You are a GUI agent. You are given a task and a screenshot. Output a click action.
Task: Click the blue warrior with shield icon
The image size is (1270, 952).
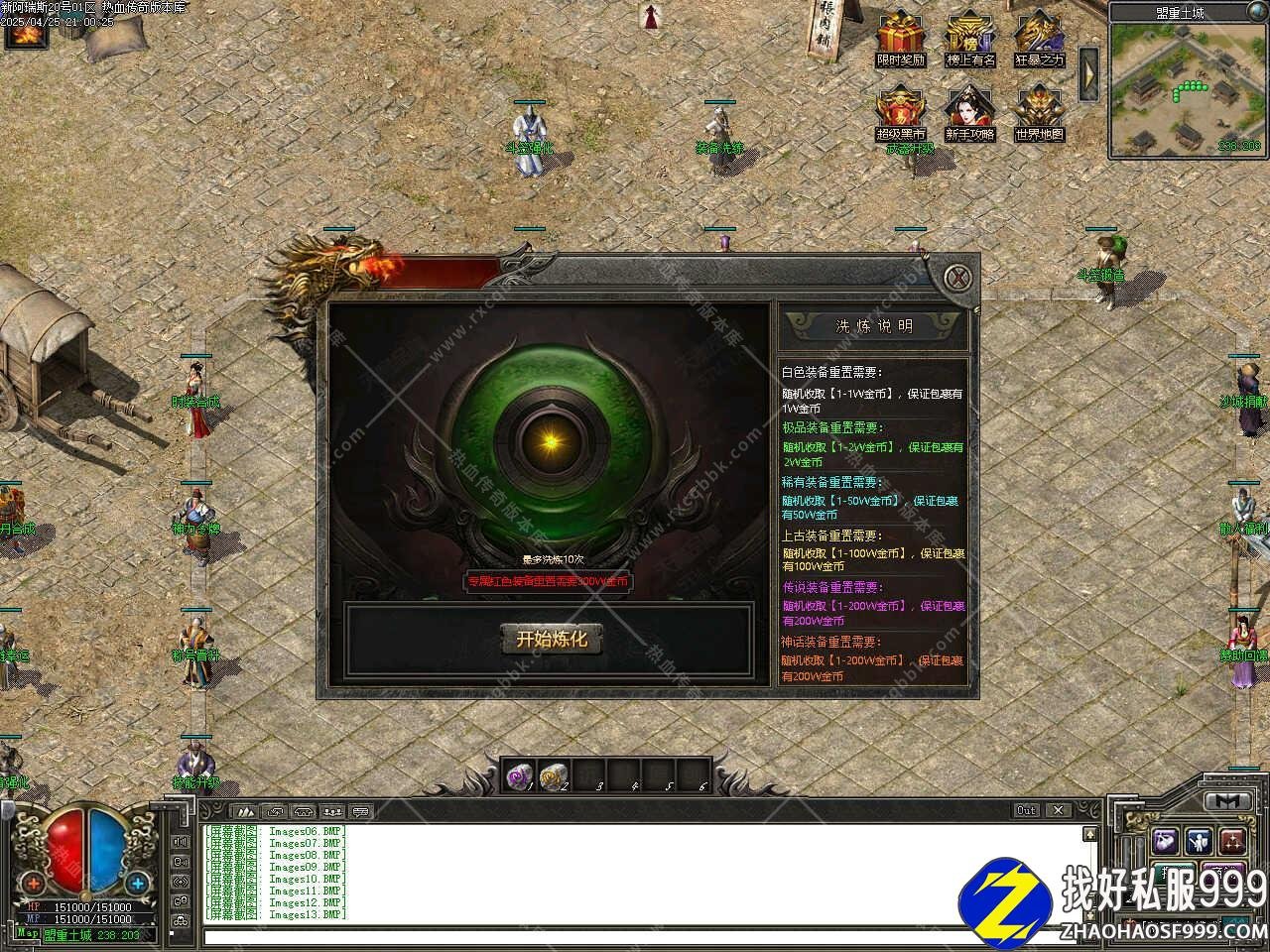pos(1198,841)
